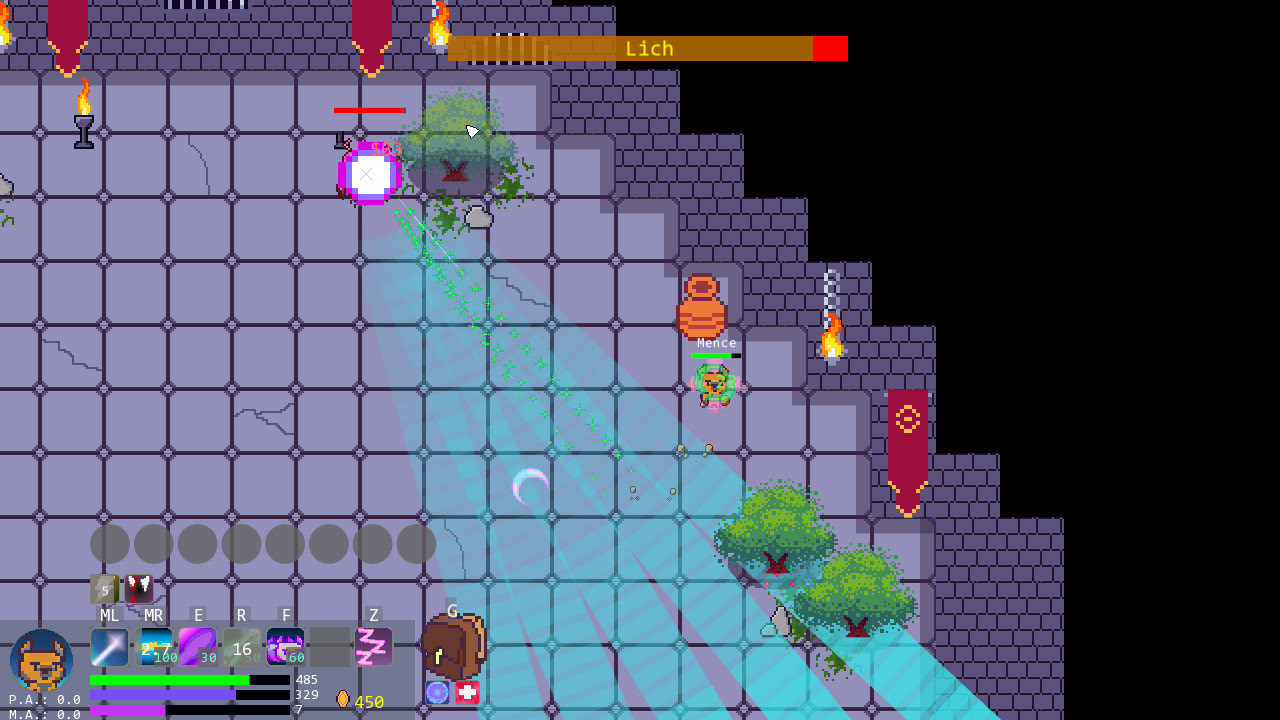Select the pet named Mence
Screen dimensions: 1280x720
pyautogui.click(x=715, y=385)
